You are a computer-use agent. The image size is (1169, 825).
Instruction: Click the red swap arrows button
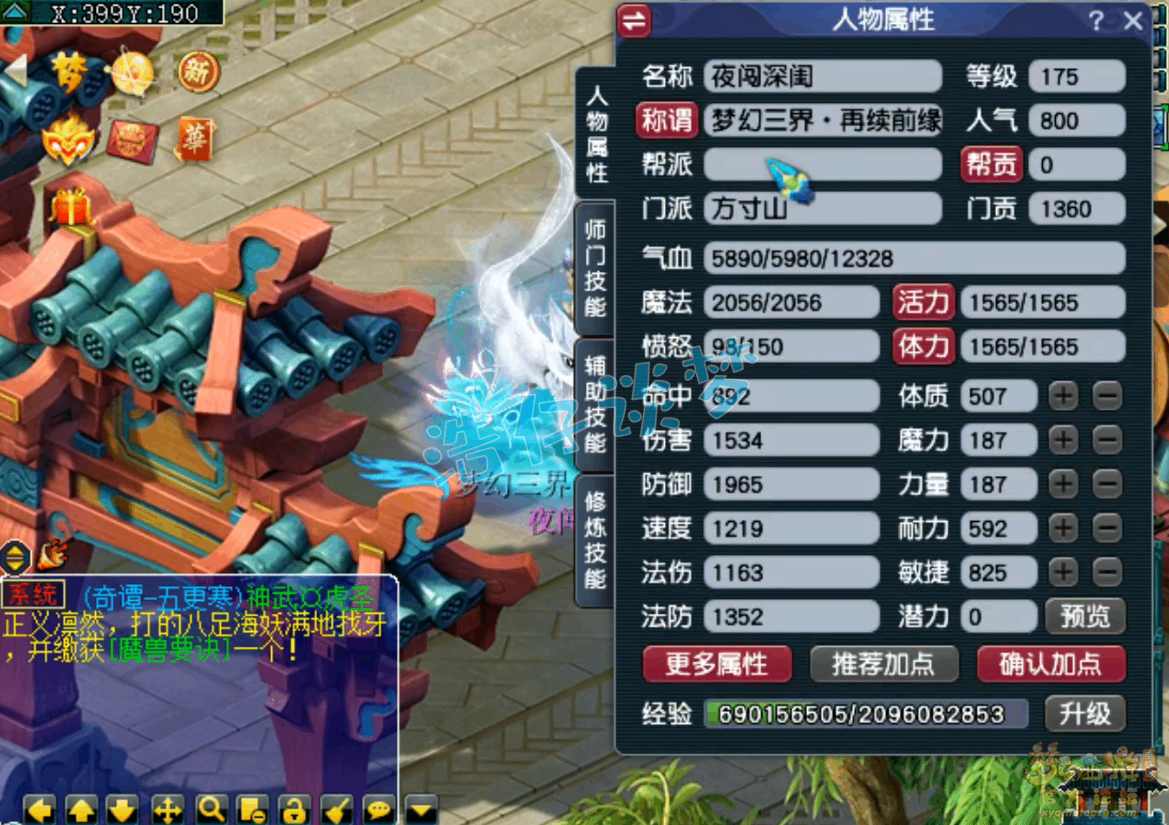634,21
